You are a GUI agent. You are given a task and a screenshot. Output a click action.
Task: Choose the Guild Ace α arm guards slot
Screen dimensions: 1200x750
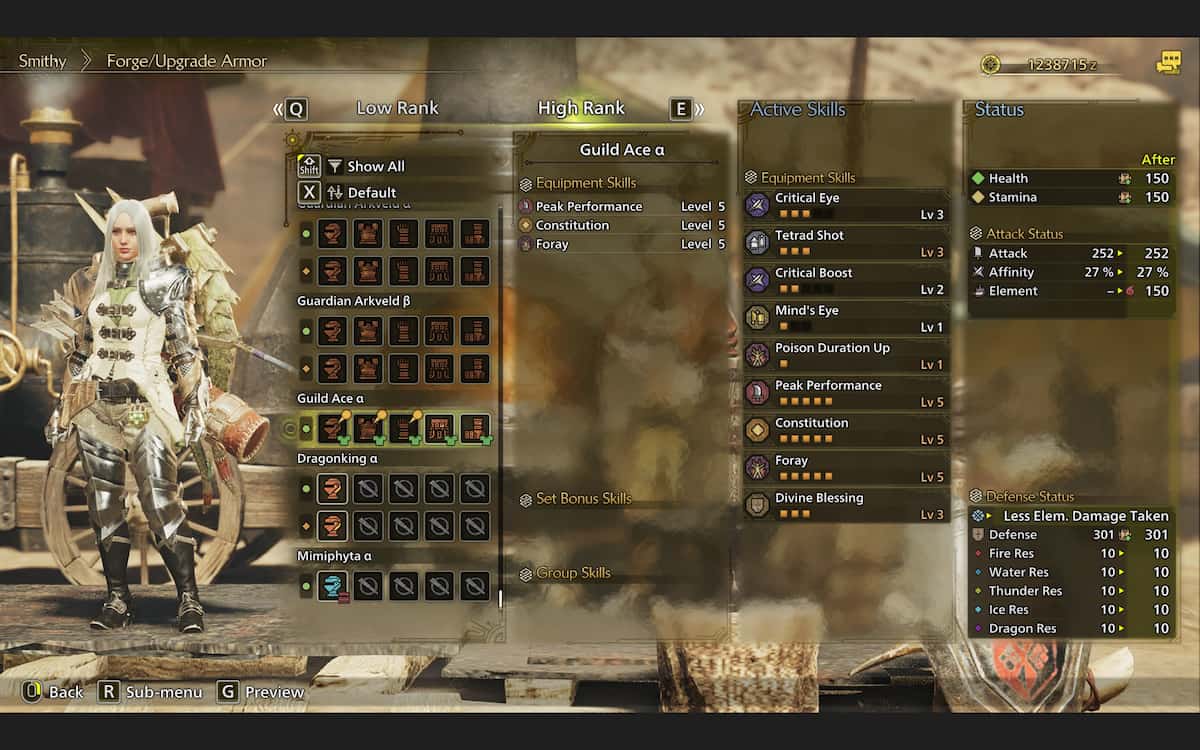[404, 430]
